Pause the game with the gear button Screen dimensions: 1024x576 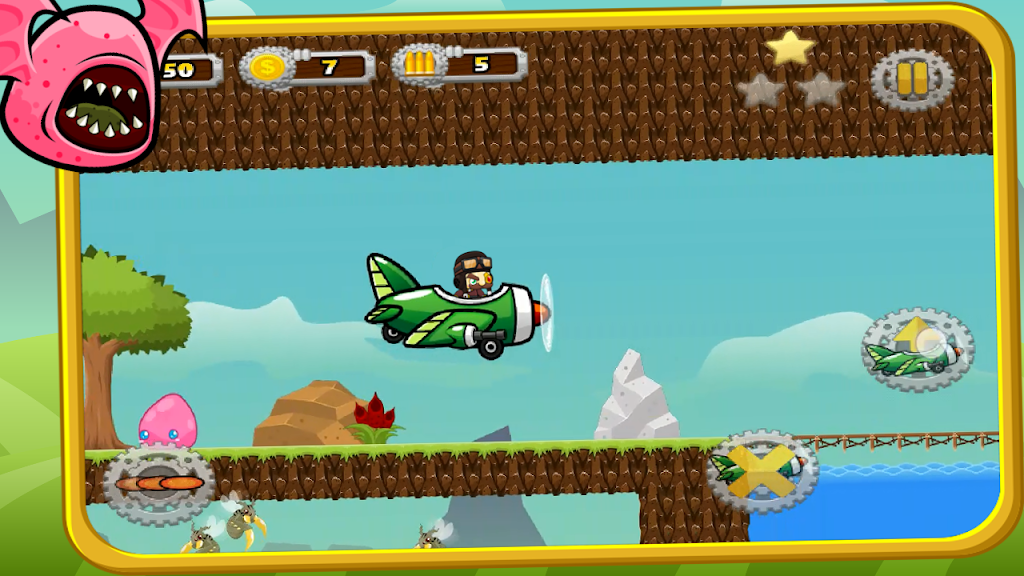(911, 78)
